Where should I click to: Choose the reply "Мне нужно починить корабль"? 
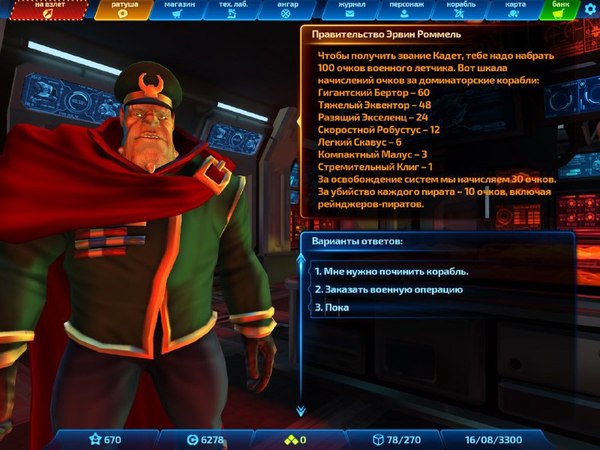391,271
